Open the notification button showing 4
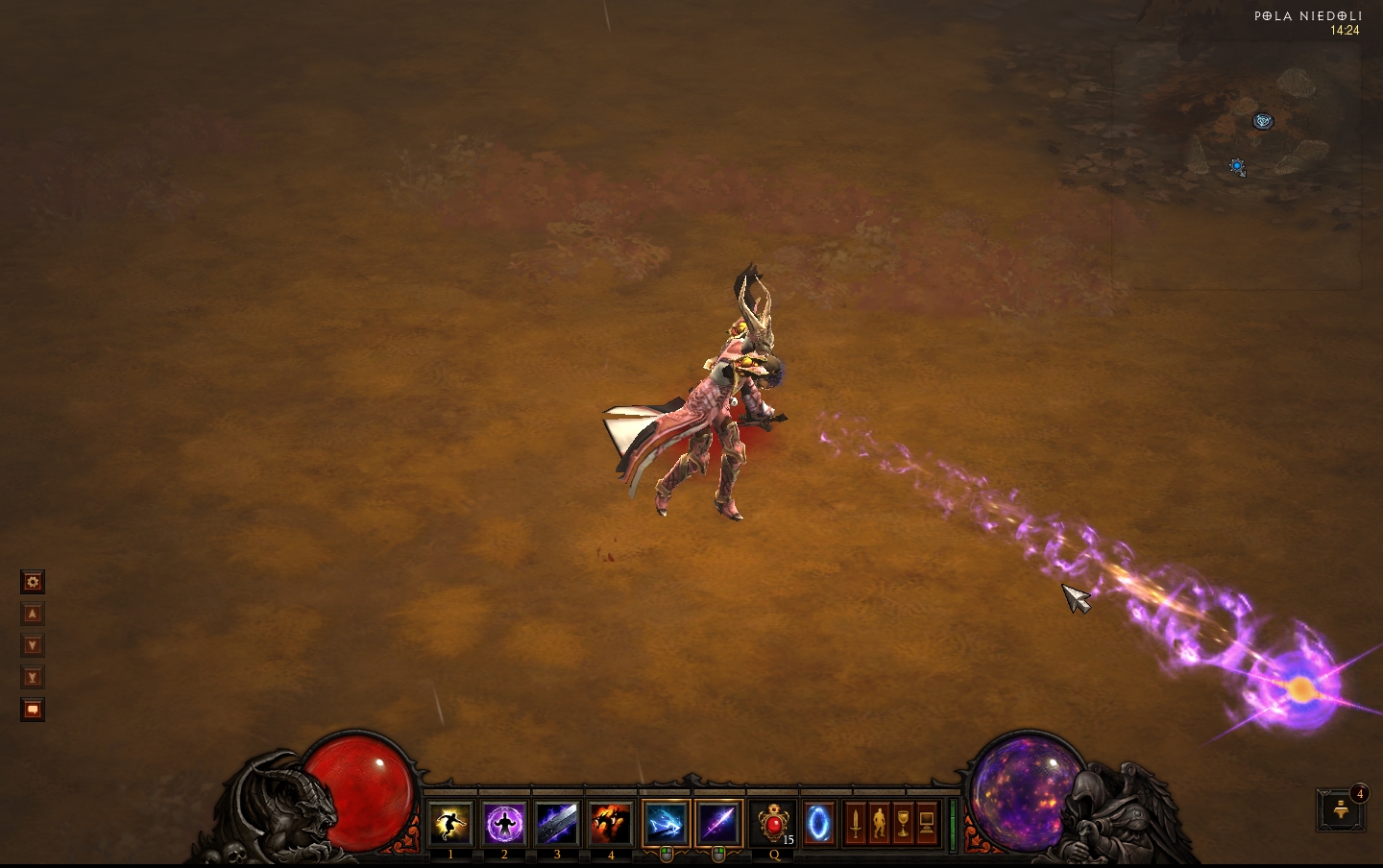Viewport: 1383px width, 868px height. (x=1341, y=809)
